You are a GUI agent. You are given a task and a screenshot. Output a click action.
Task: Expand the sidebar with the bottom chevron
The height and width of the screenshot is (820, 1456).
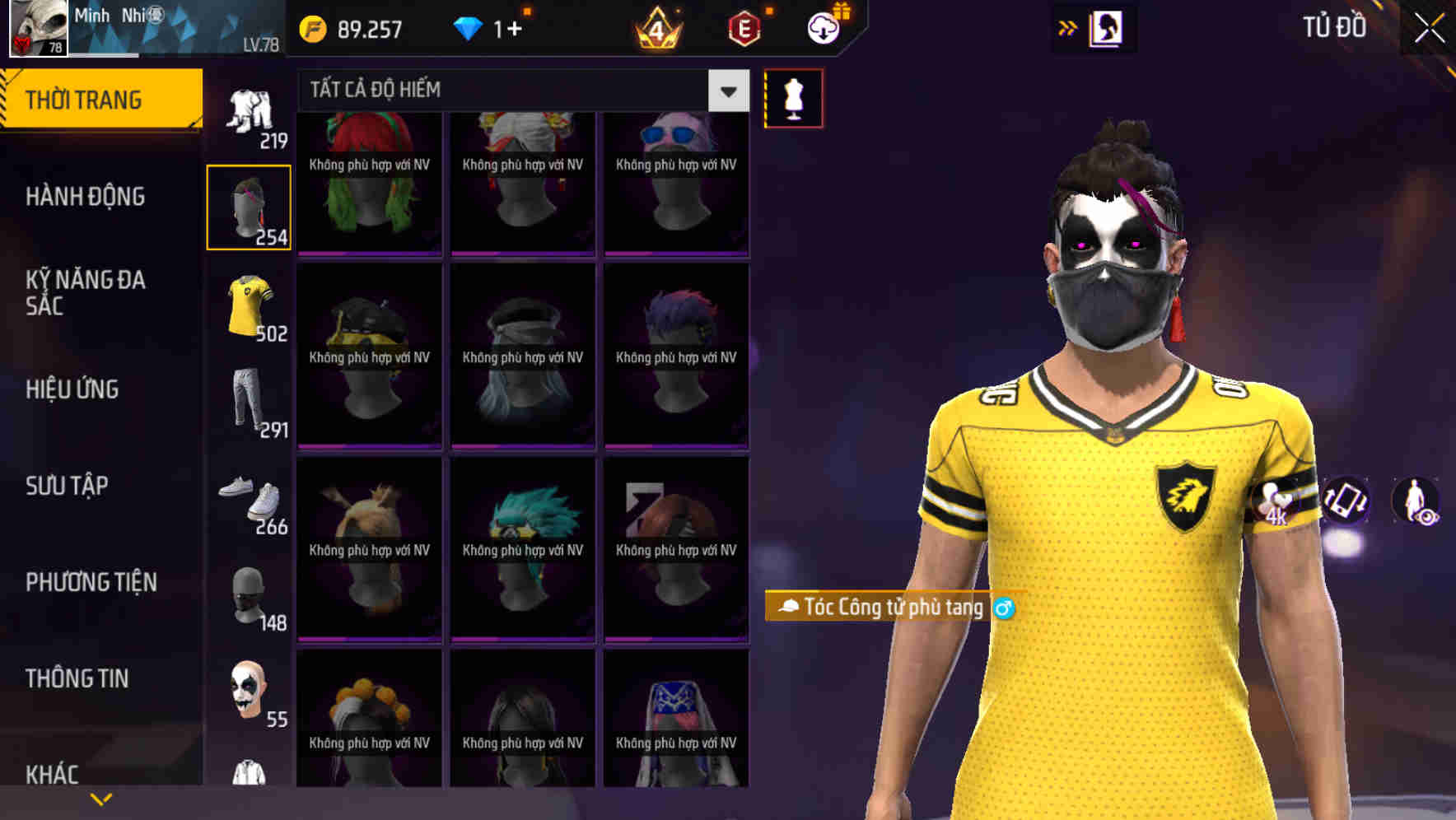101,798
